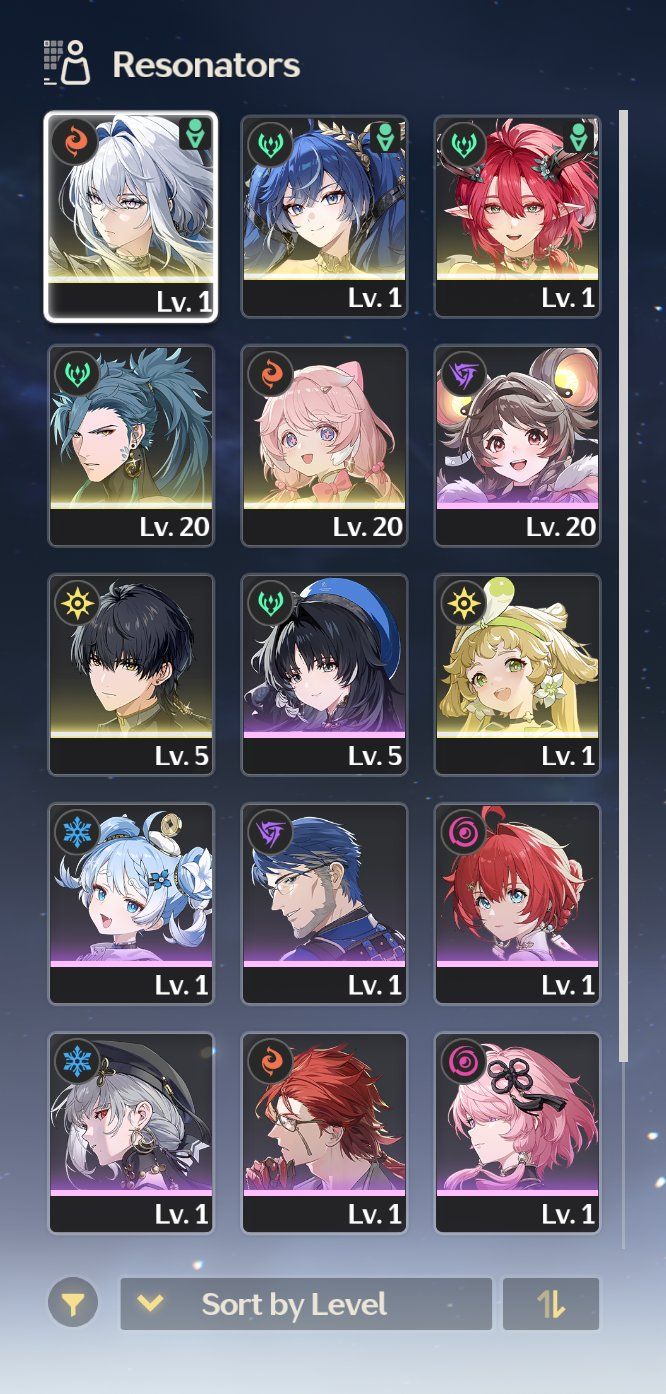
Task: Select the pink-haired Level 20 resonator
Action: pos(324,445)
